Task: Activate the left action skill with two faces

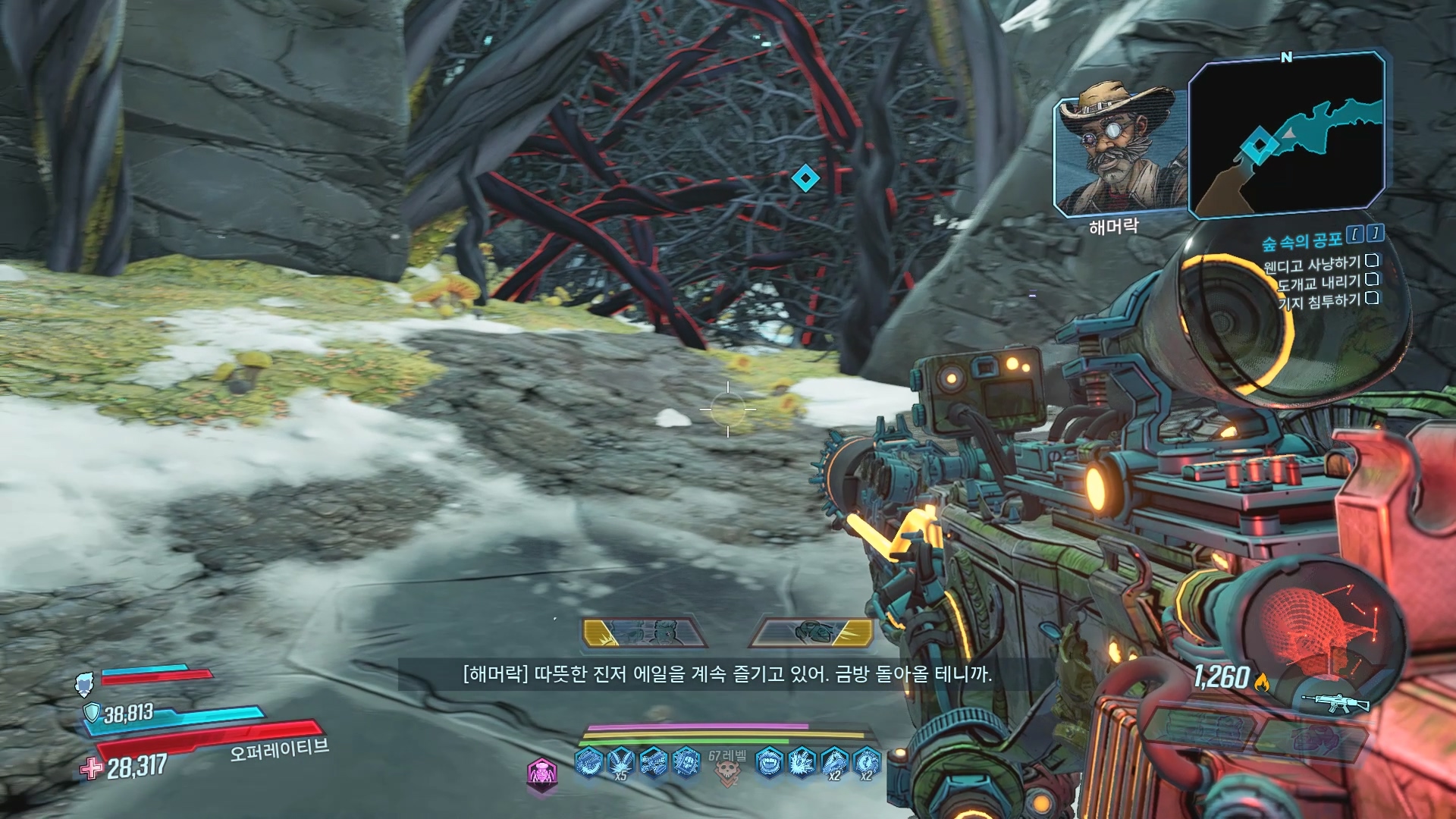Action: [x=644, y=632]
